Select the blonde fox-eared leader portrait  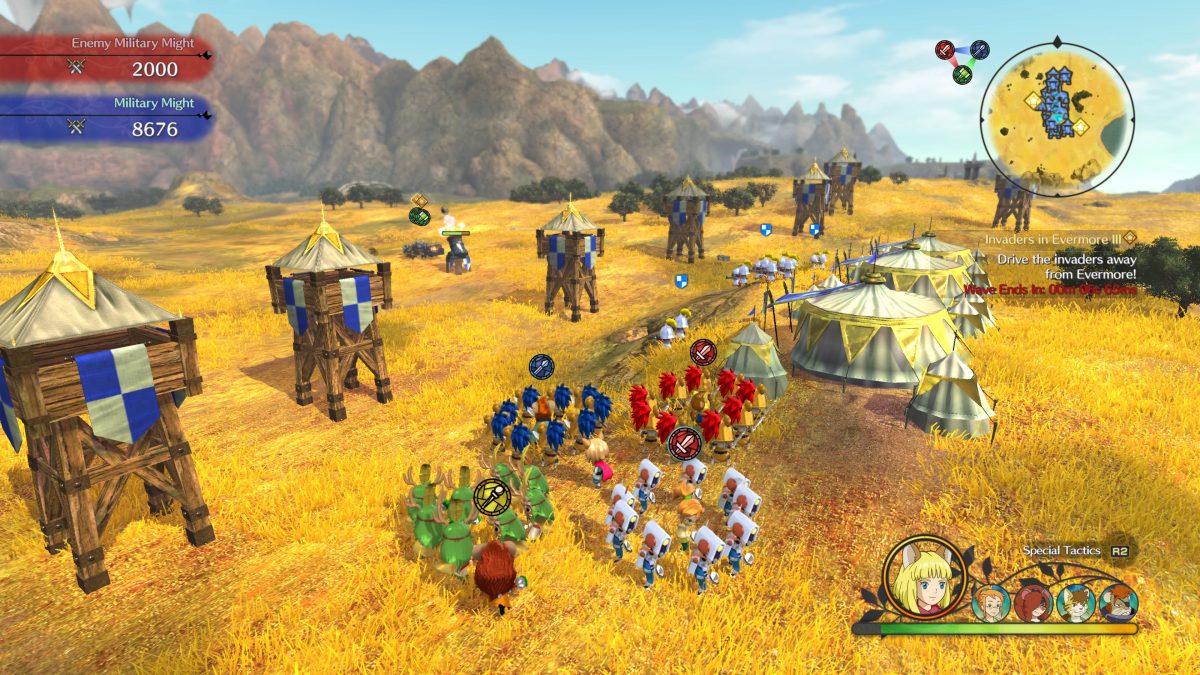[925, 578]
